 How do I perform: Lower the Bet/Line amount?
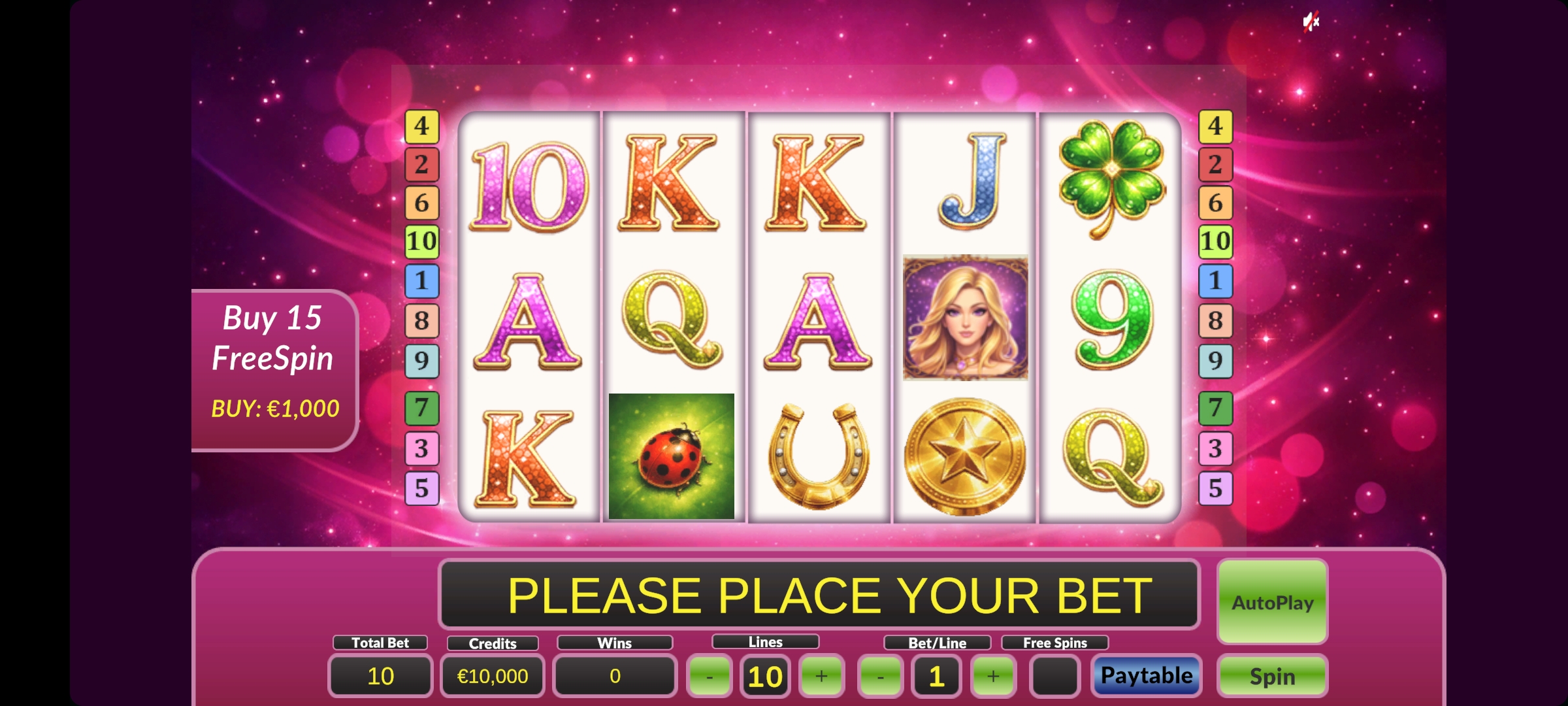[x=880, y=676]
